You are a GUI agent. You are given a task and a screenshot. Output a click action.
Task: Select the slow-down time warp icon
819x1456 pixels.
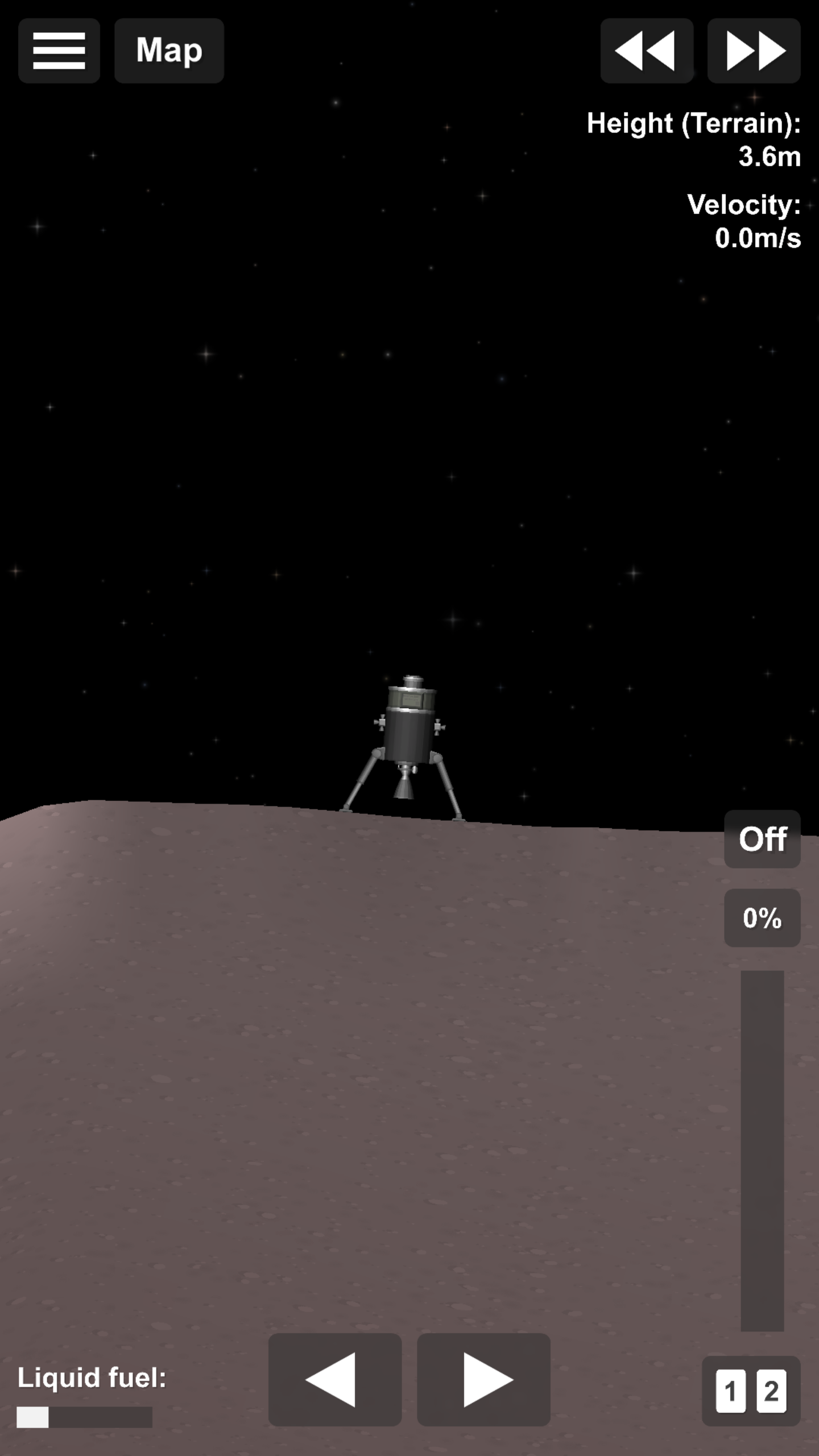pos(647,51)
